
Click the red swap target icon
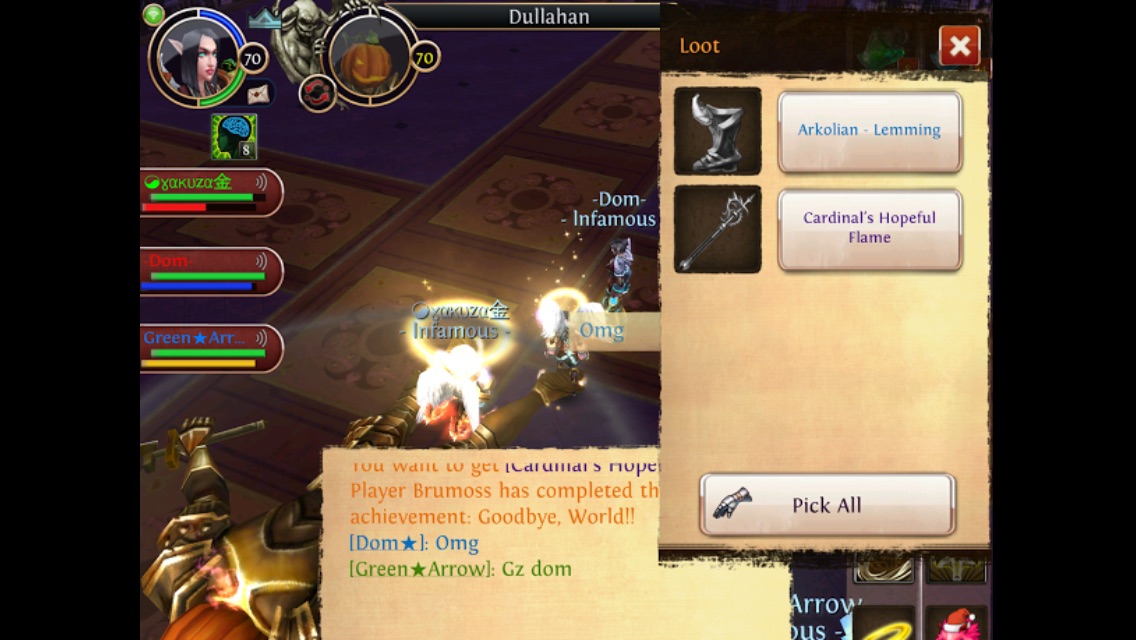[317, 93]
